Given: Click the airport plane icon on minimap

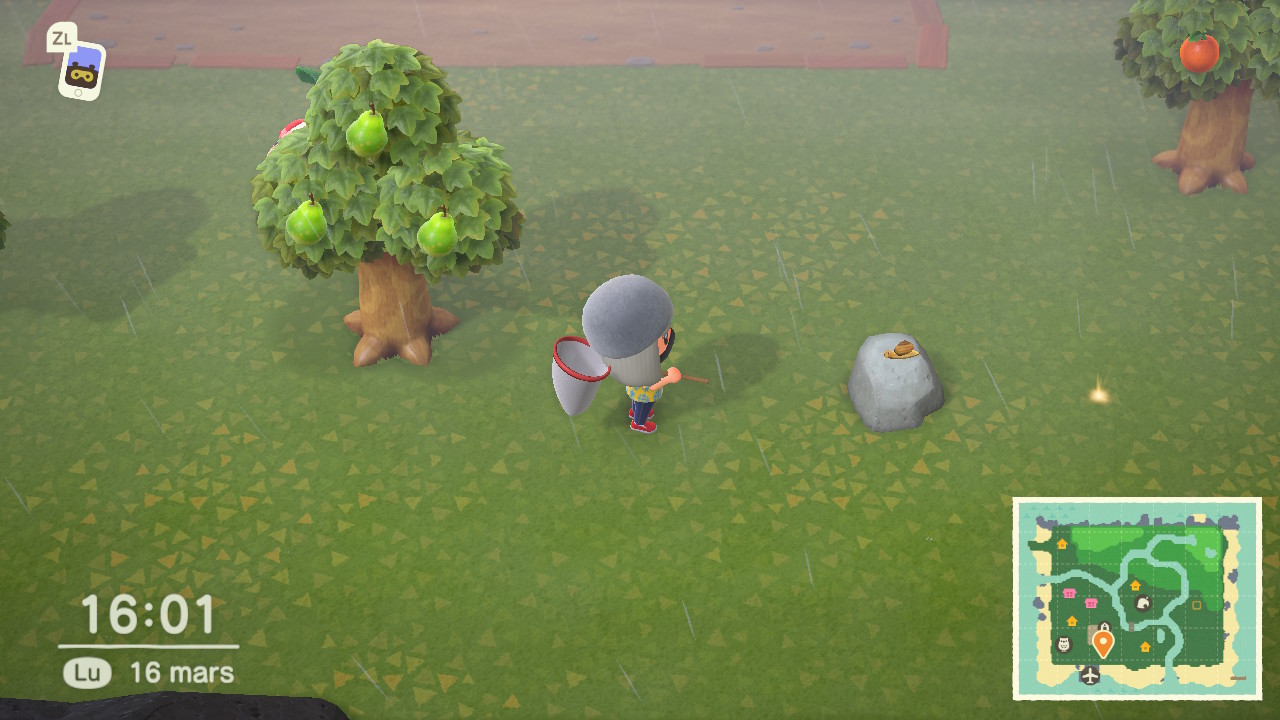Looking at the screenshot, I should [x=1090, y=675].
